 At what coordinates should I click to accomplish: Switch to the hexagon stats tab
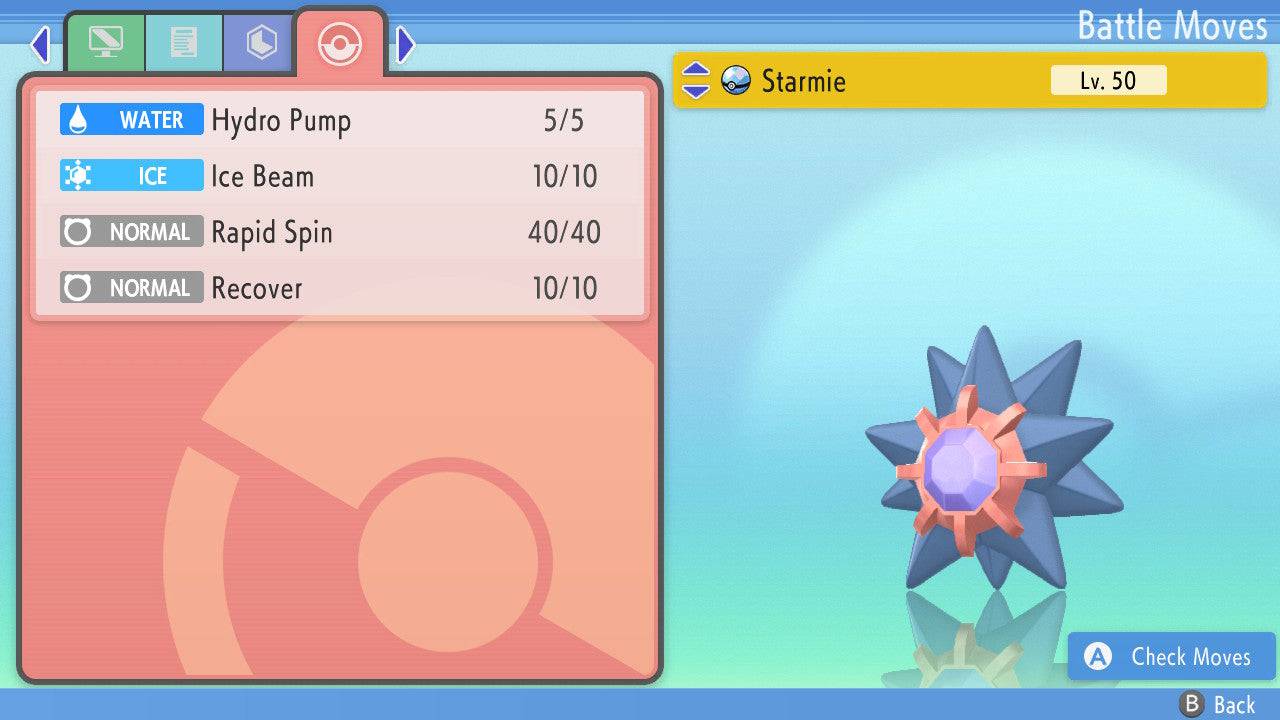[261, 42]
